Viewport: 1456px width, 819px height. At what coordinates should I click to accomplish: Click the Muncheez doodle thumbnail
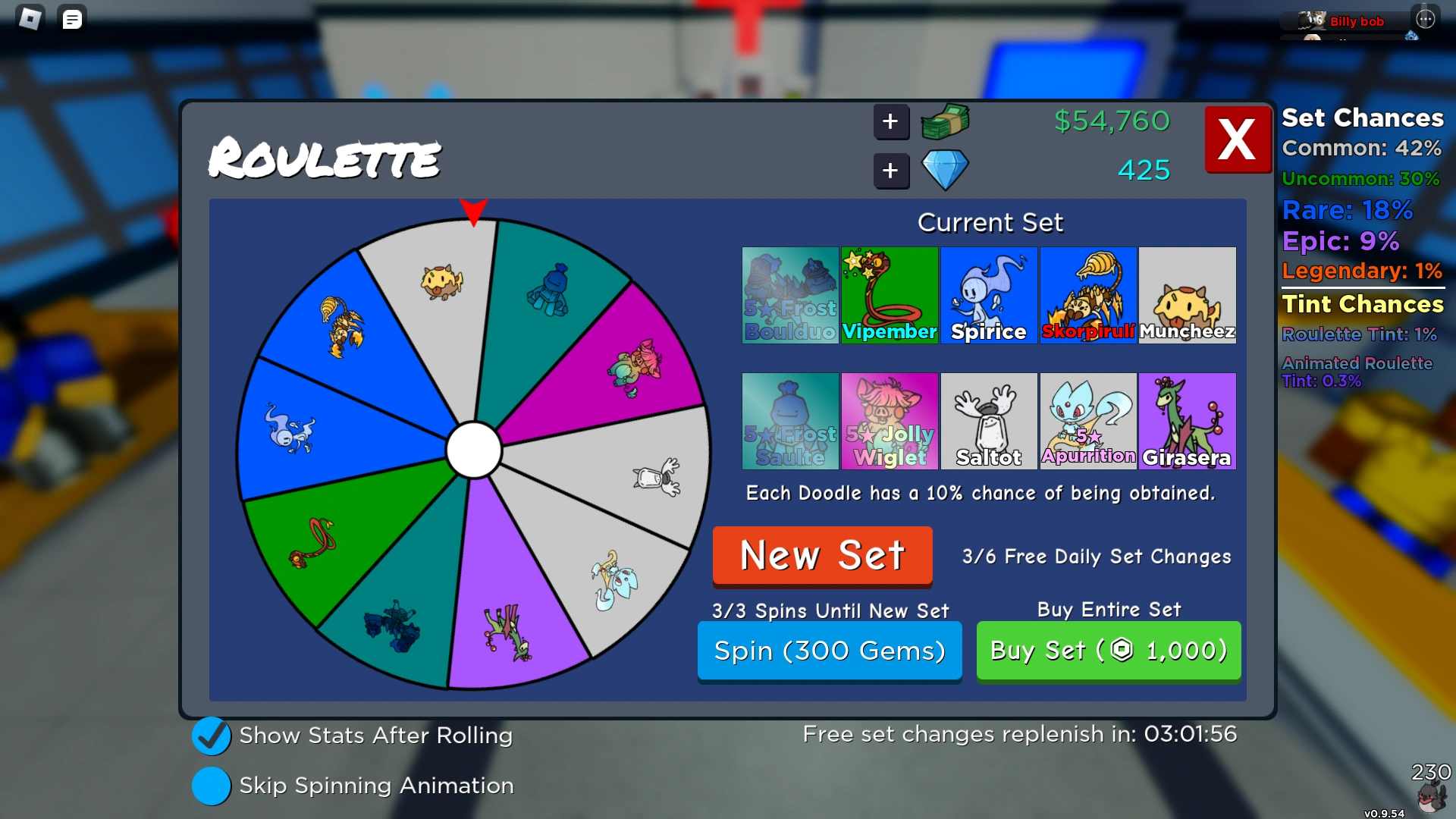[1187, 294]
